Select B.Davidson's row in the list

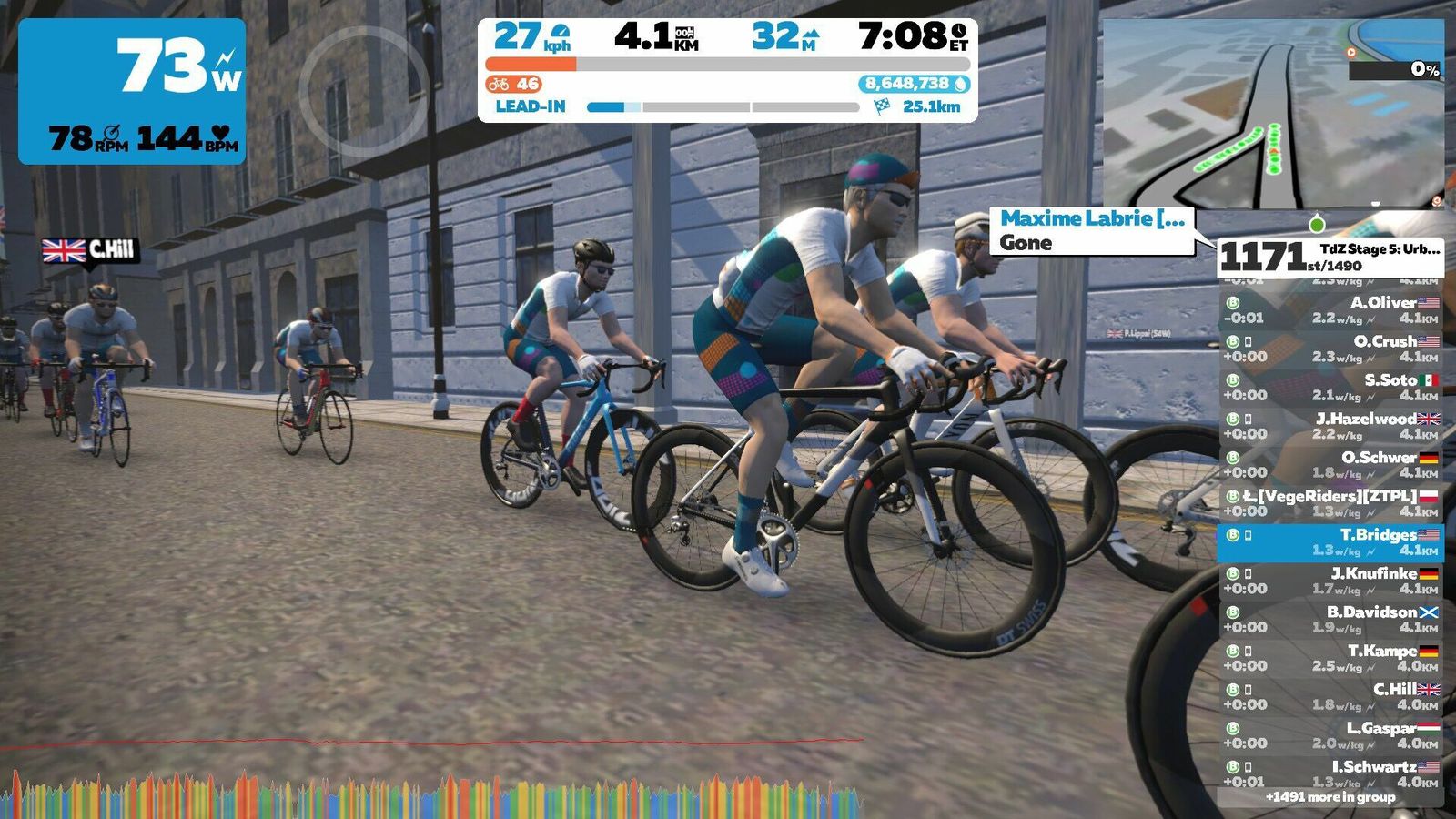tap(1330, 620)
